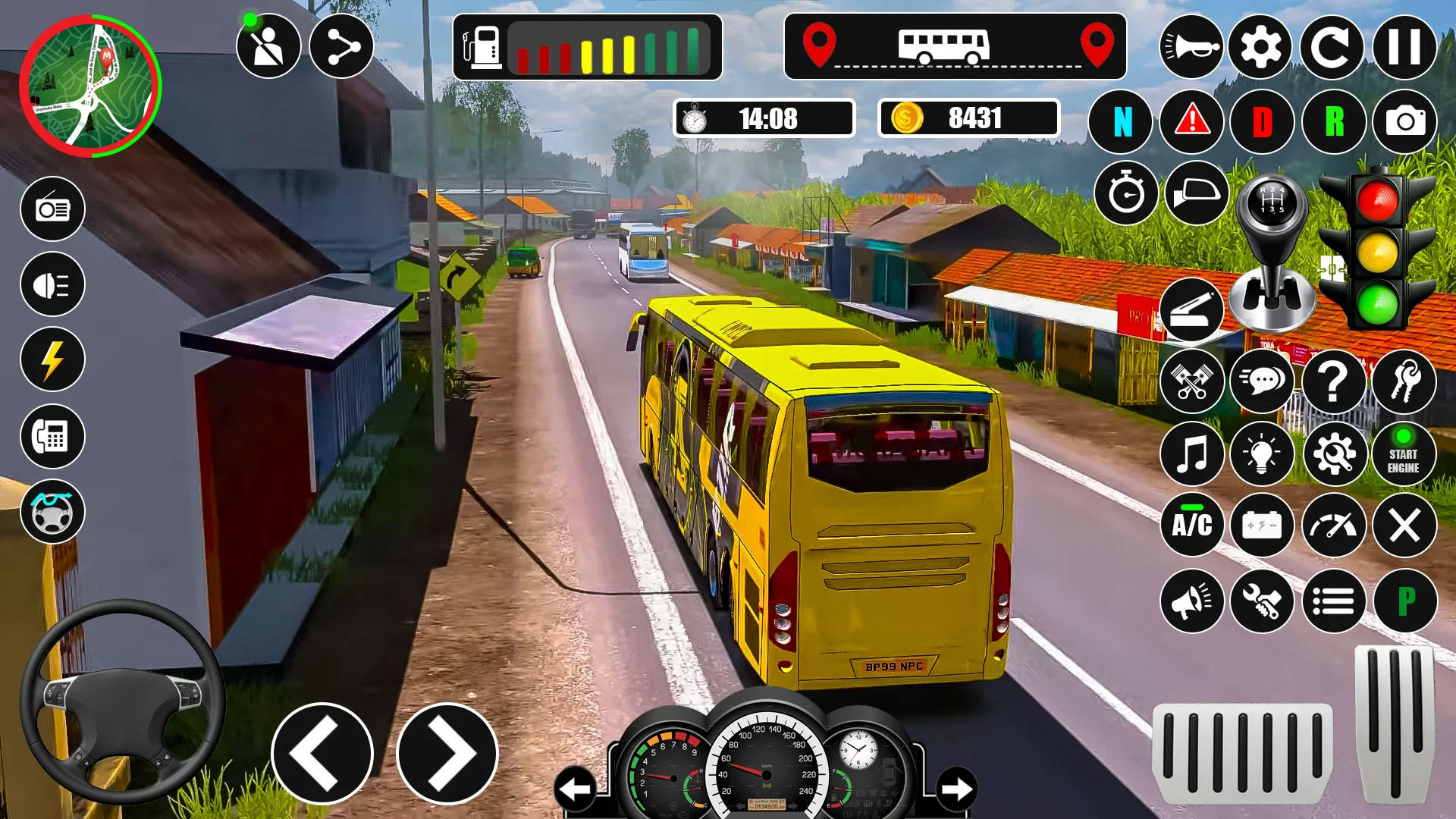Screen dimensions: 1456x819
Task: Open the music player controls
Action: [1192, 454]
